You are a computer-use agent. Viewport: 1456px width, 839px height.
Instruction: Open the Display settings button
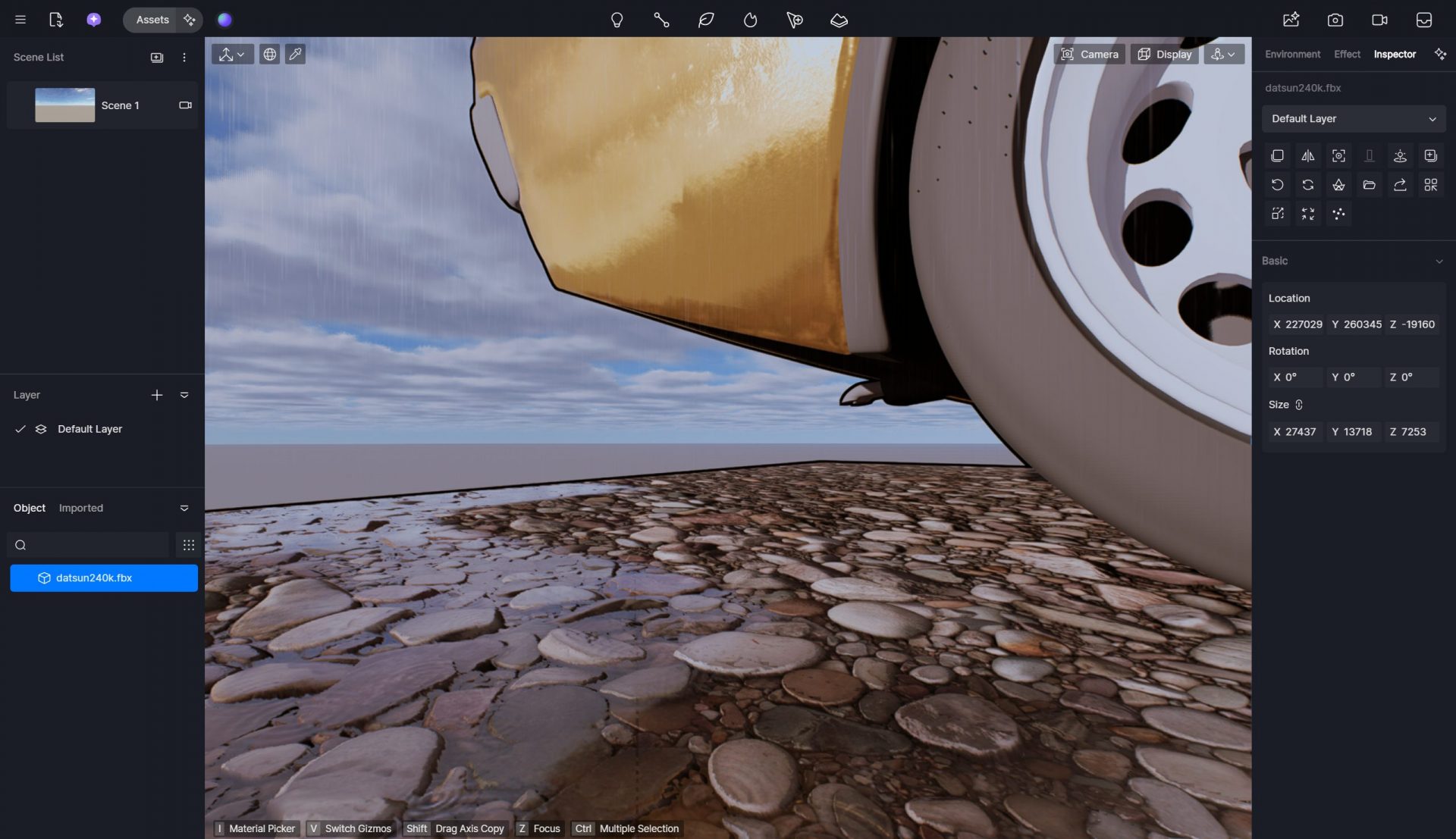1164,54
